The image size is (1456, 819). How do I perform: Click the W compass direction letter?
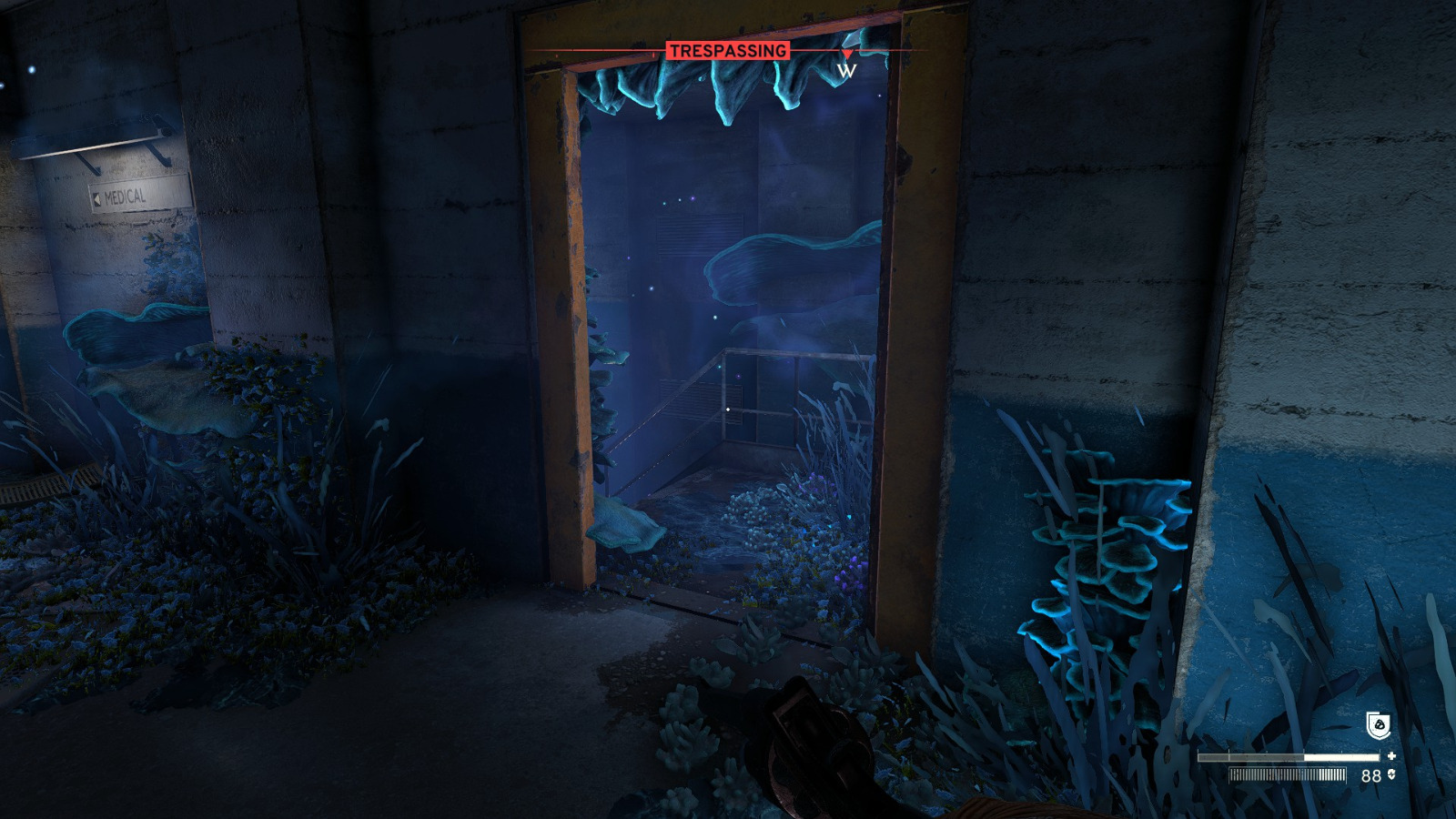tap(847, 71)
